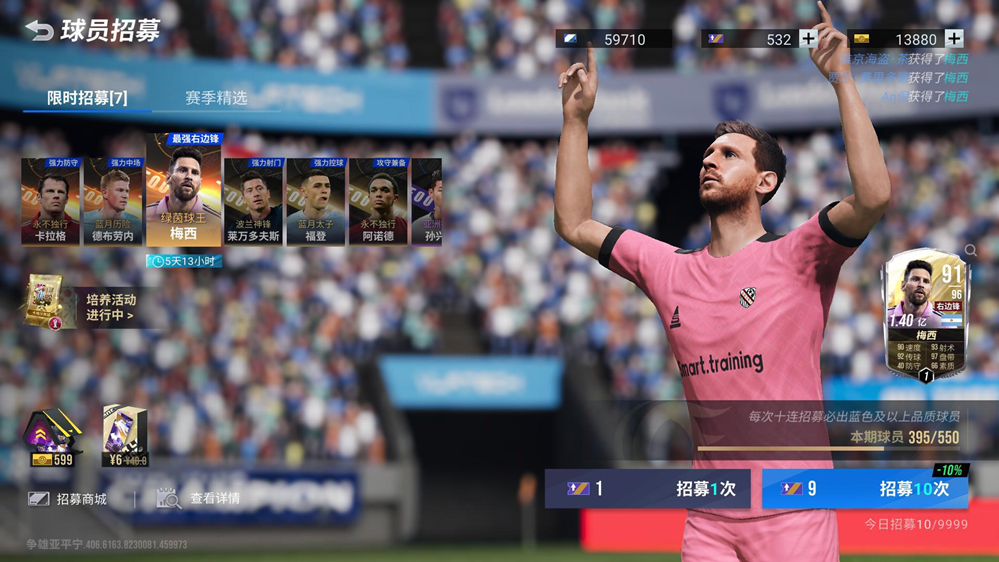The width and height of the screenshot is (999, 562).
Task: Open the 赛季精选 tab
Action: tap(216, 98)
